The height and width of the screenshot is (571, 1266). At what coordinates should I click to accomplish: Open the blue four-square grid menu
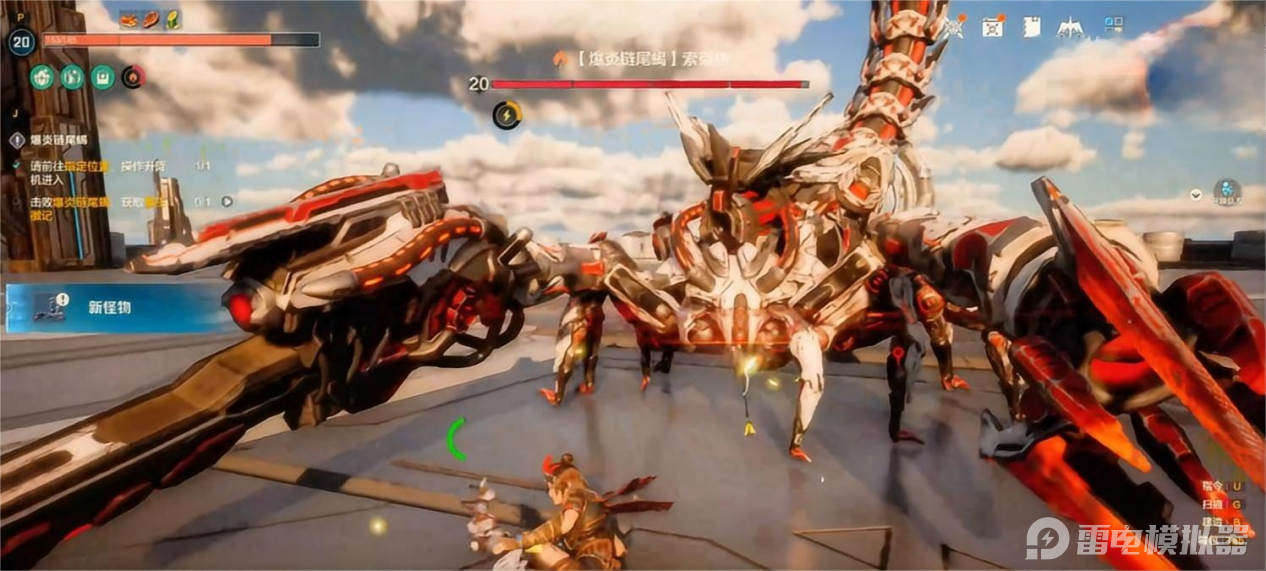click(x=1114, y=26)
